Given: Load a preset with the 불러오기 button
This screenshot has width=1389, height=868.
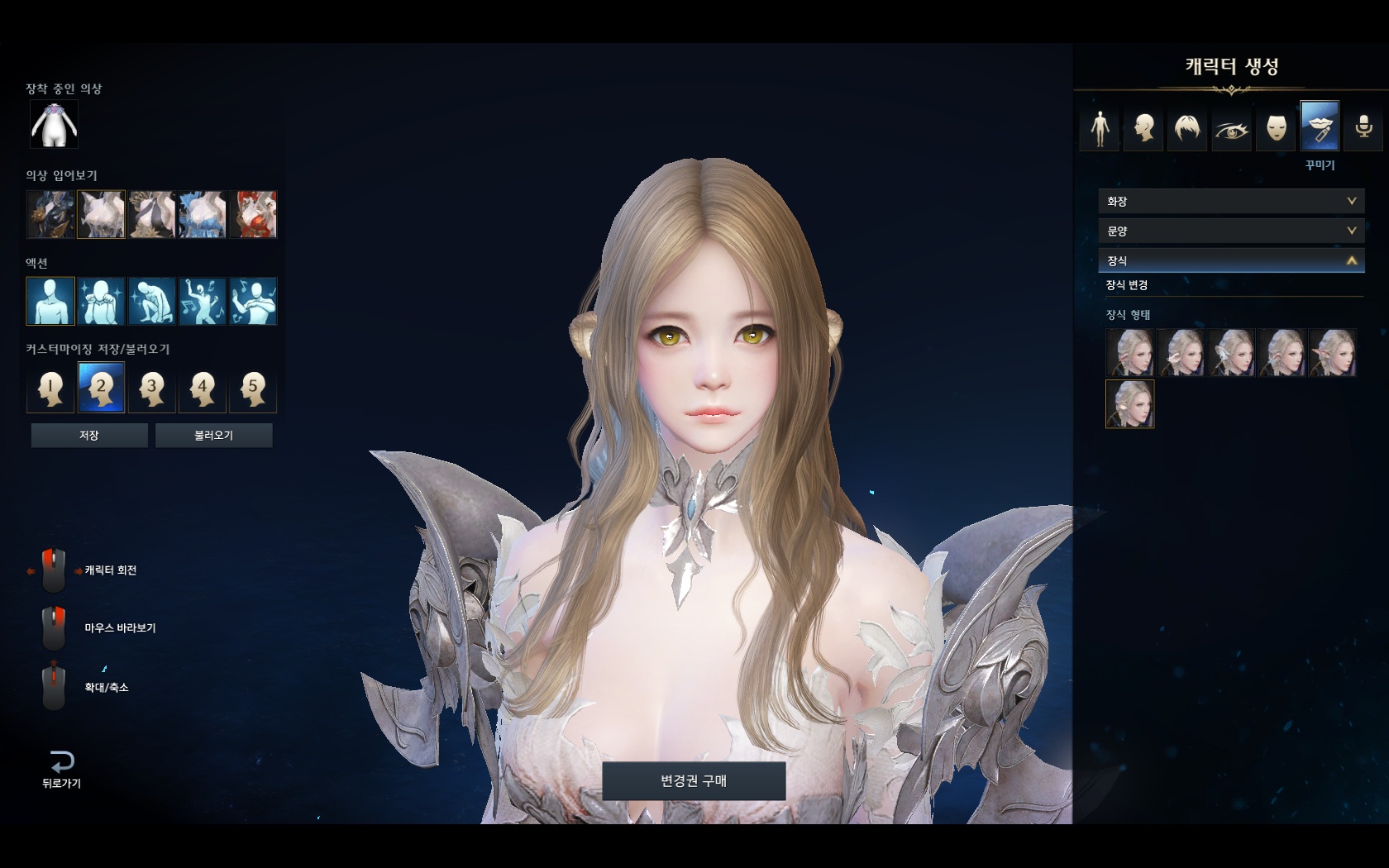Looking at the screenshot, I should [x=213, y=436].
